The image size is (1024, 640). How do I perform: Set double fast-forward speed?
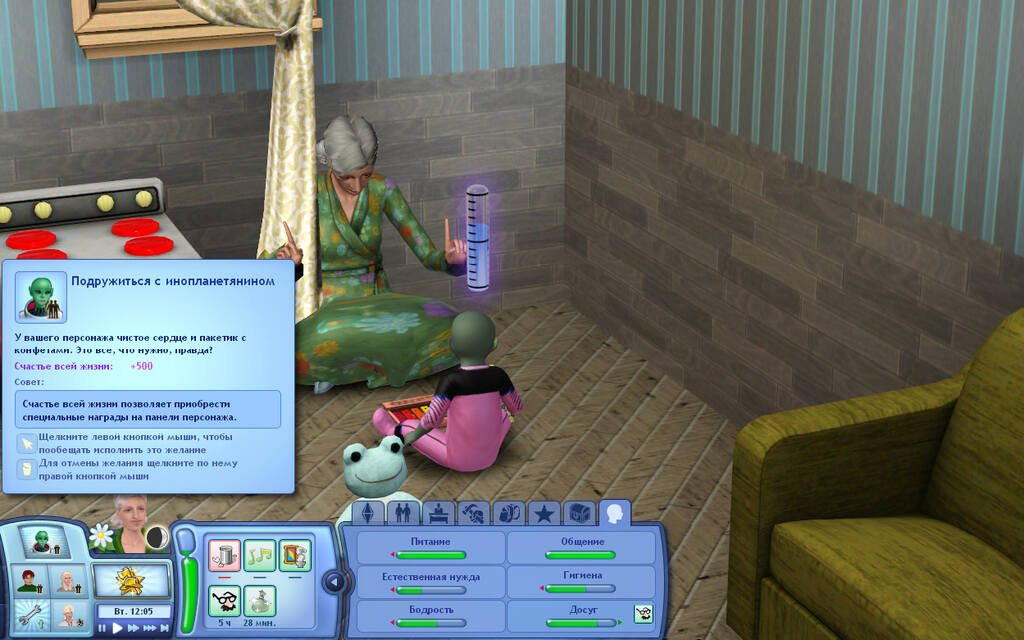coord(132,628)
